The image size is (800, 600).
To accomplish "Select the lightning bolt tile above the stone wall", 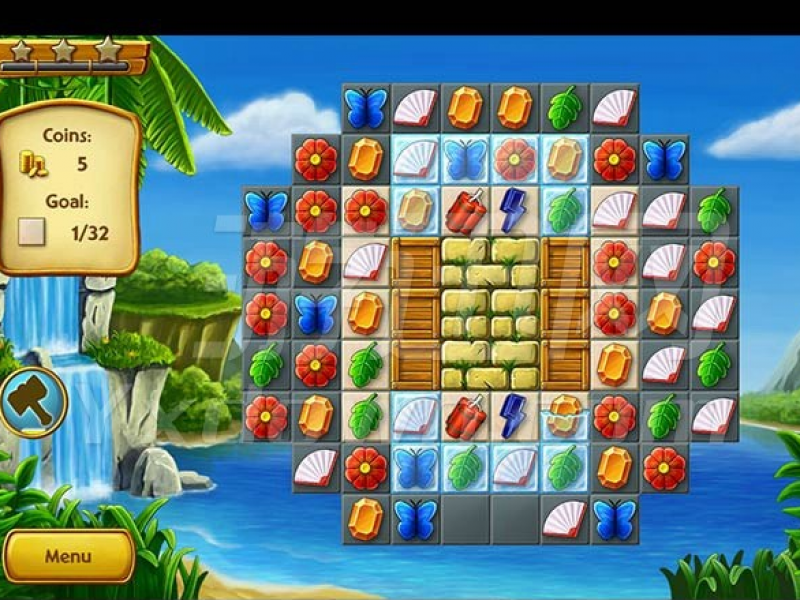I will point(514,209).
